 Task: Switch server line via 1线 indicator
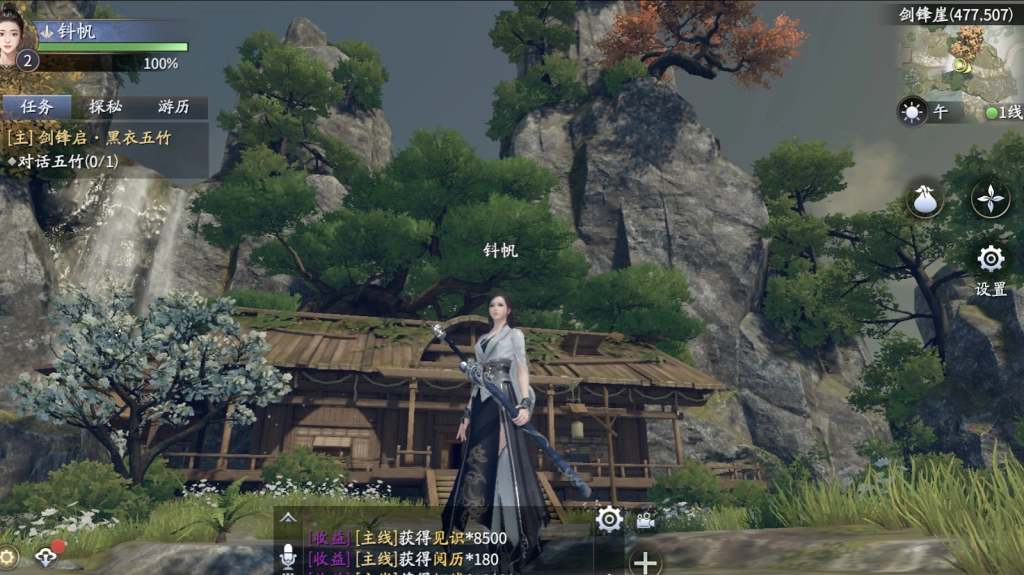[1003, 113]
